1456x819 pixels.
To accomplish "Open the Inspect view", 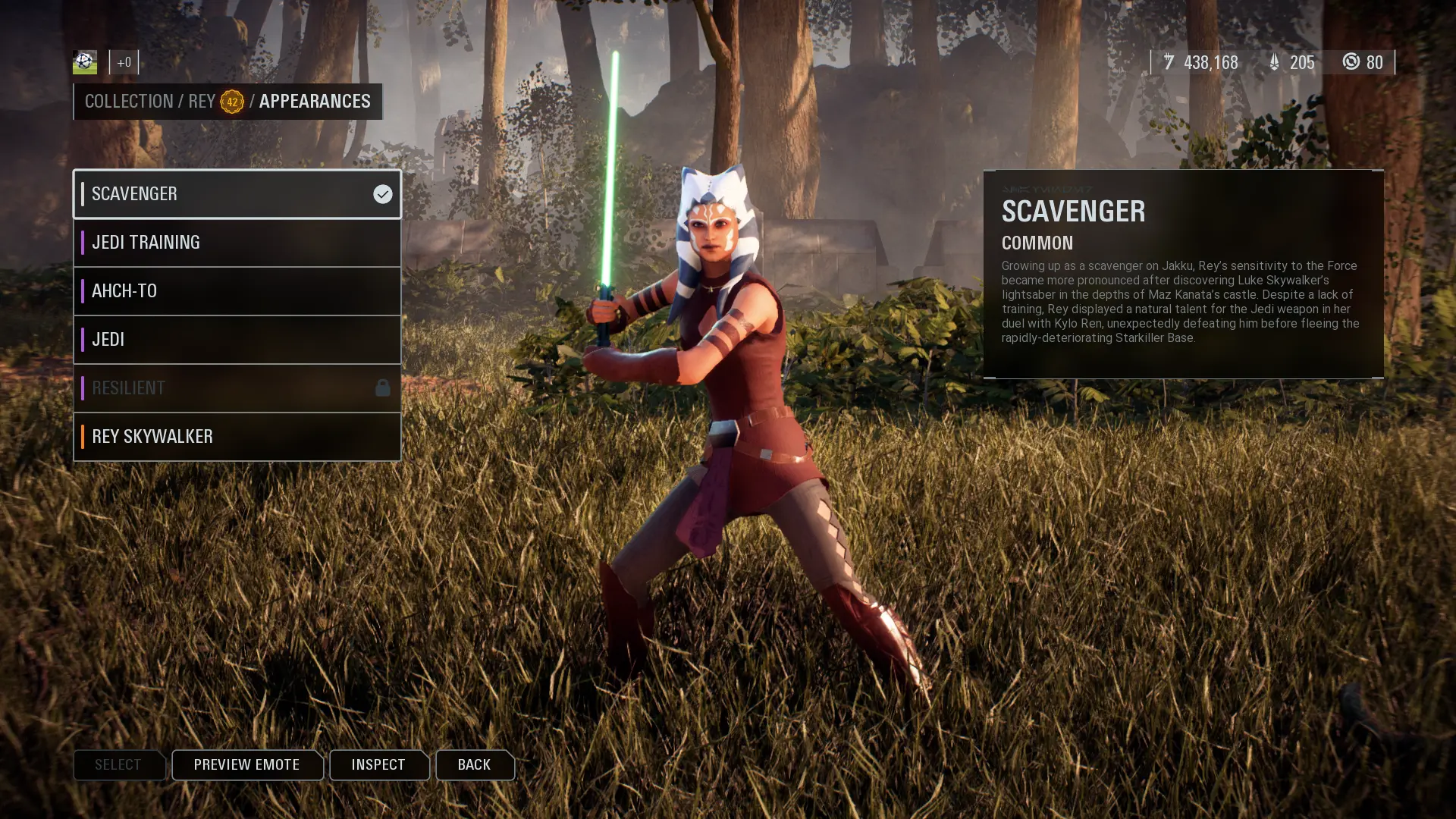I will 379,764.
